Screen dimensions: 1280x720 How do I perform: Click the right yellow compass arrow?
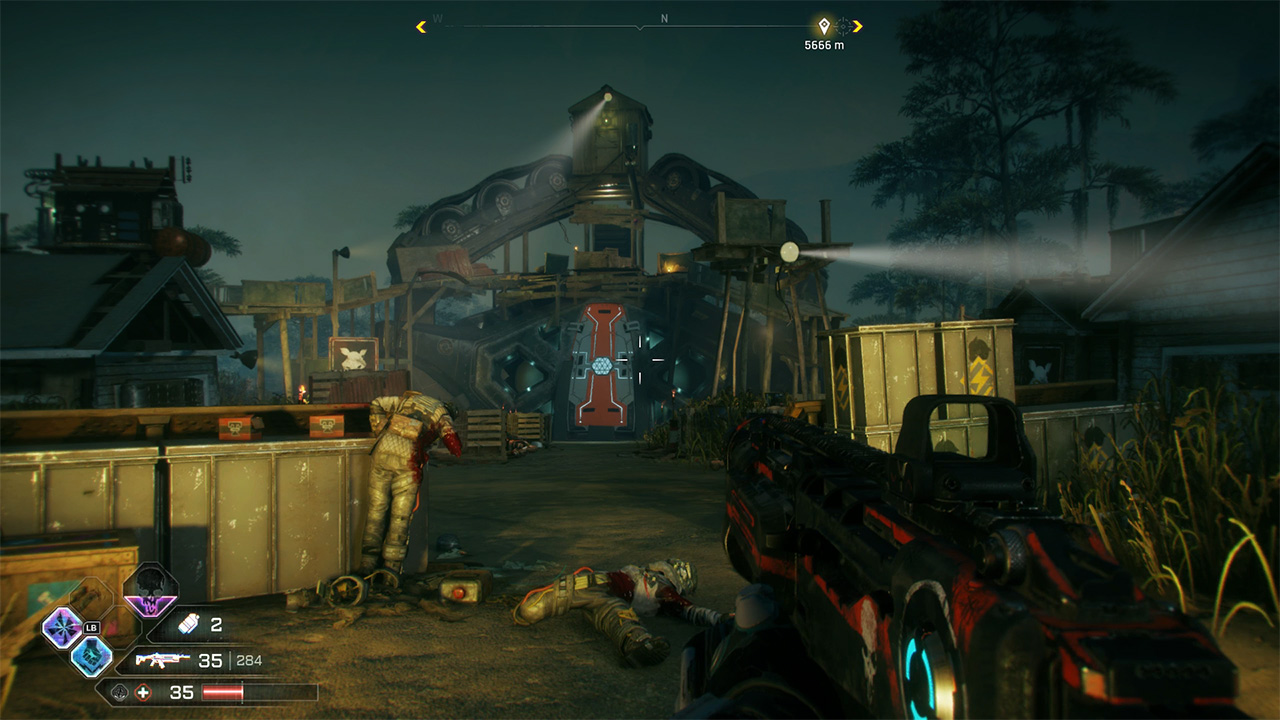point(858,26)
